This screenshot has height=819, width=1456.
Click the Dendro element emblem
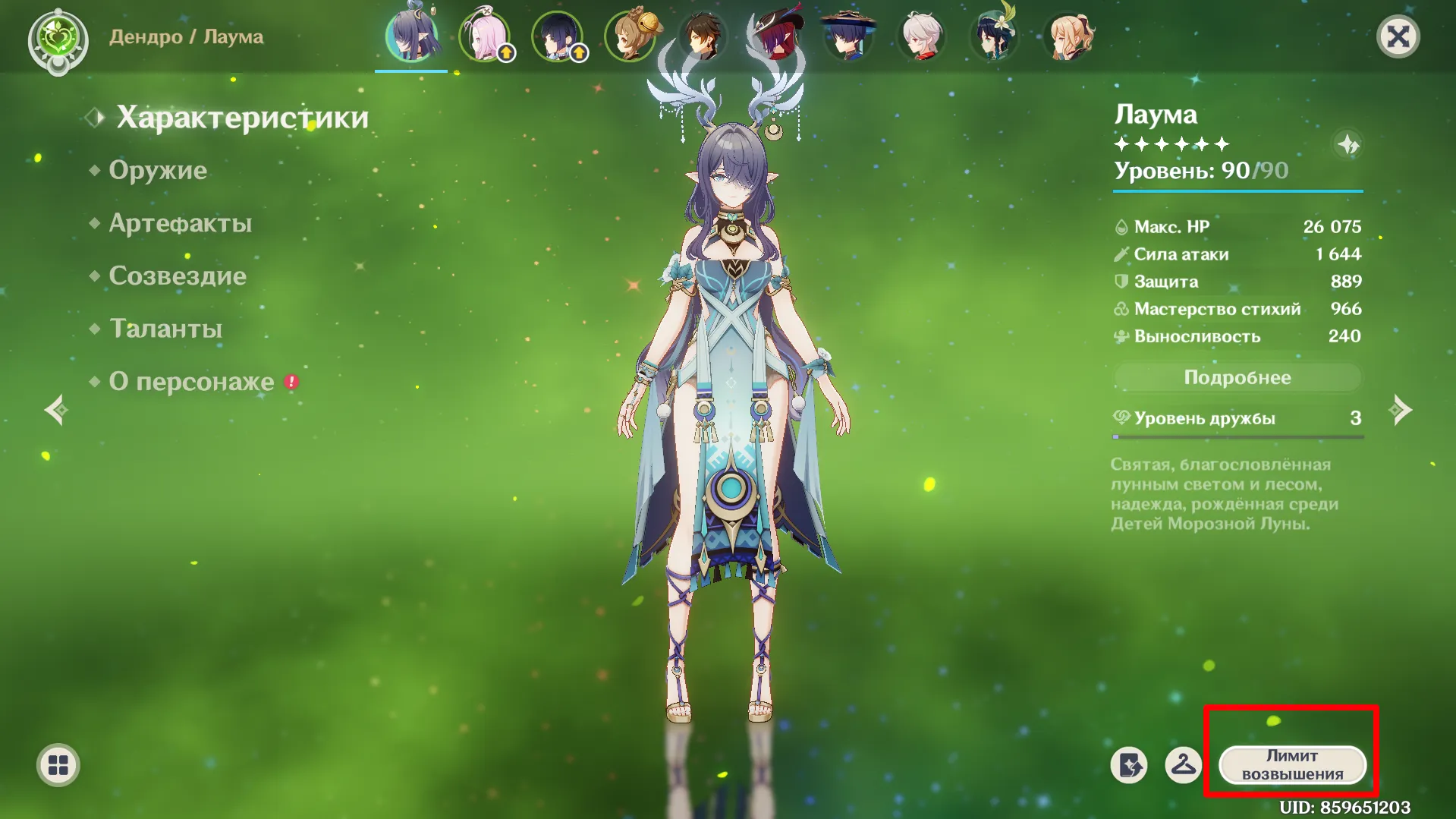coord(58,38)
